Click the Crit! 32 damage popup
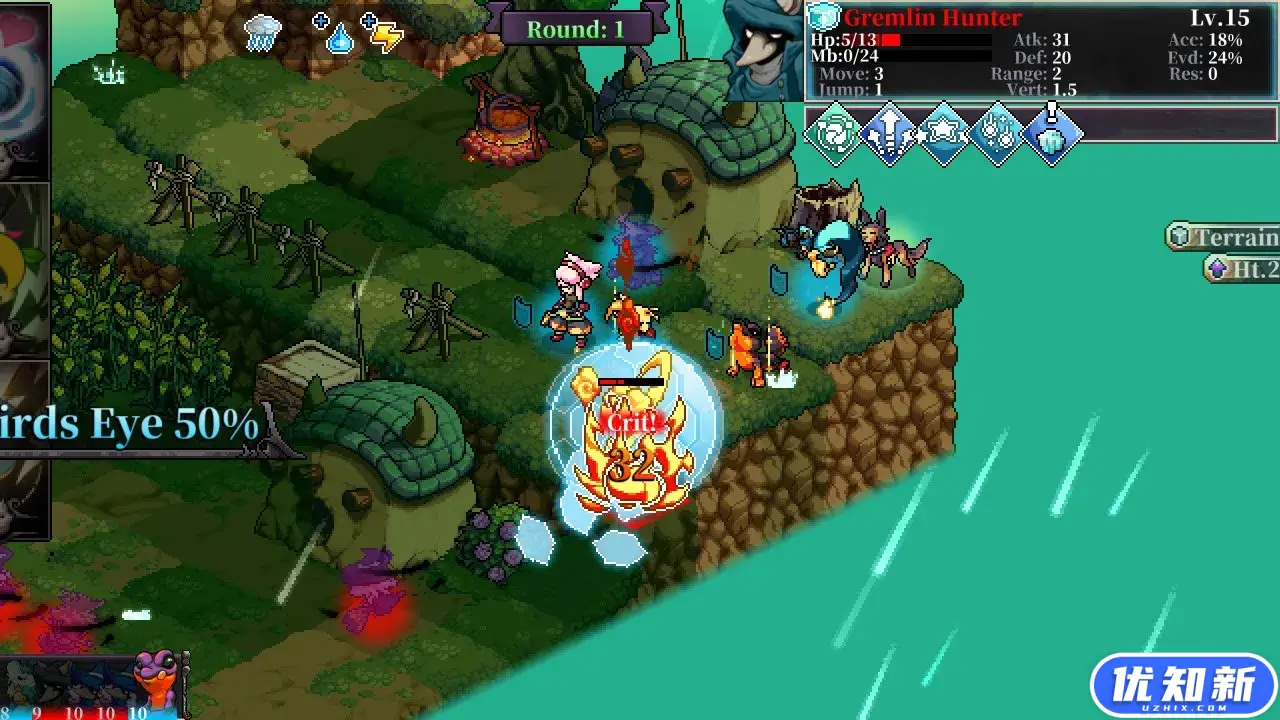Image resolution: width=1280 pixels, height=720 pixels. (630, 440)
